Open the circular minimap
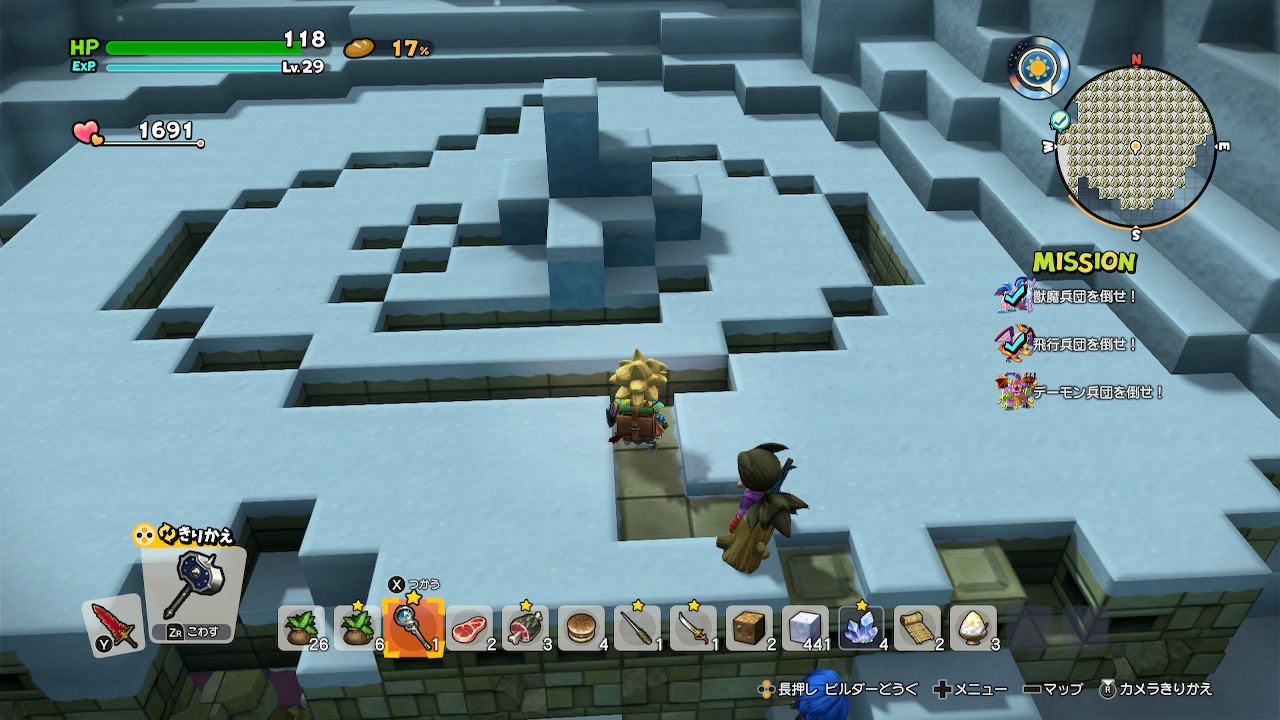This screenshot has width=1280, height=720. pyautogui.click(x=1135, y=147)
